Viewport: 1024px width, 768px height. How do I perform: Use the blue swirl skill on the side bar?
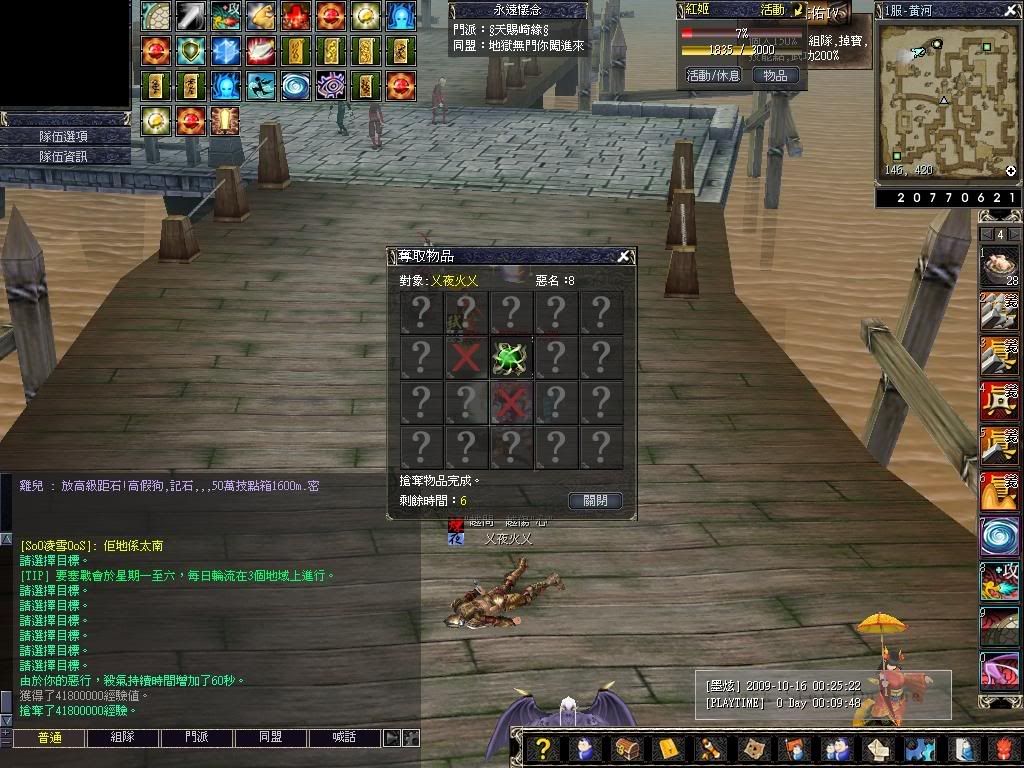(x=999, y=536)
